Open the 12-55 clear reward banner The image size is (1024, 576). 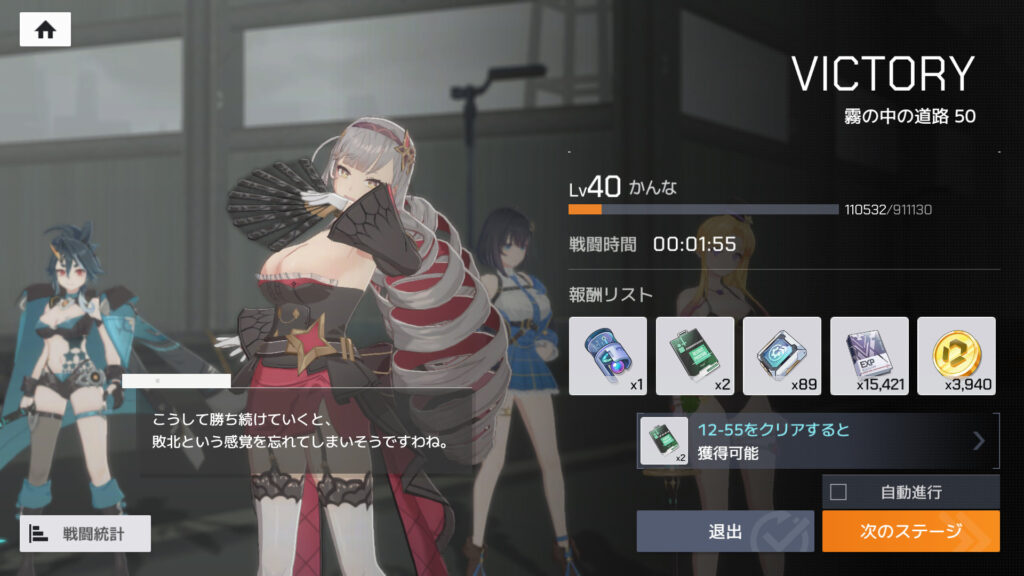(x=818, y=441)
